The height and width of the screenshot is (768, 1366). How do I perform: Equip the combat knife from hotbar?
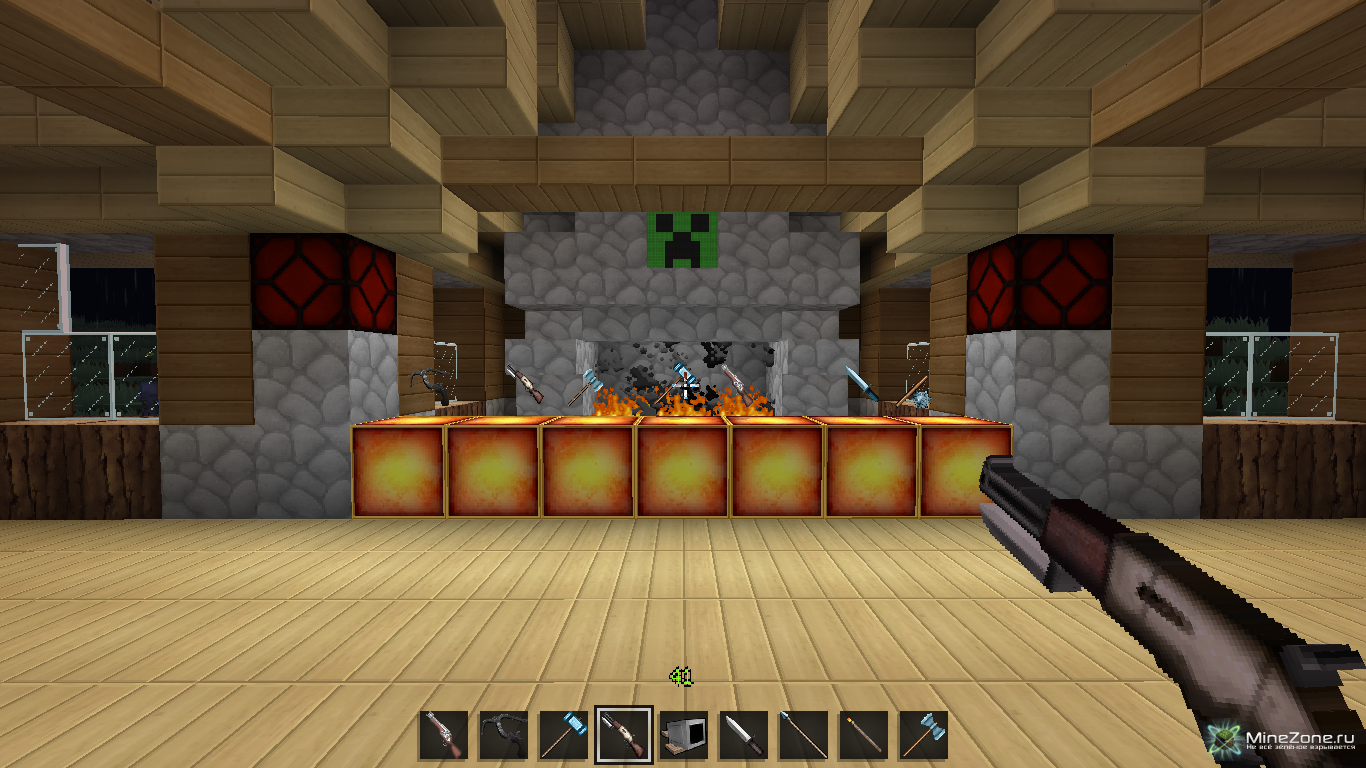point(743,735)
